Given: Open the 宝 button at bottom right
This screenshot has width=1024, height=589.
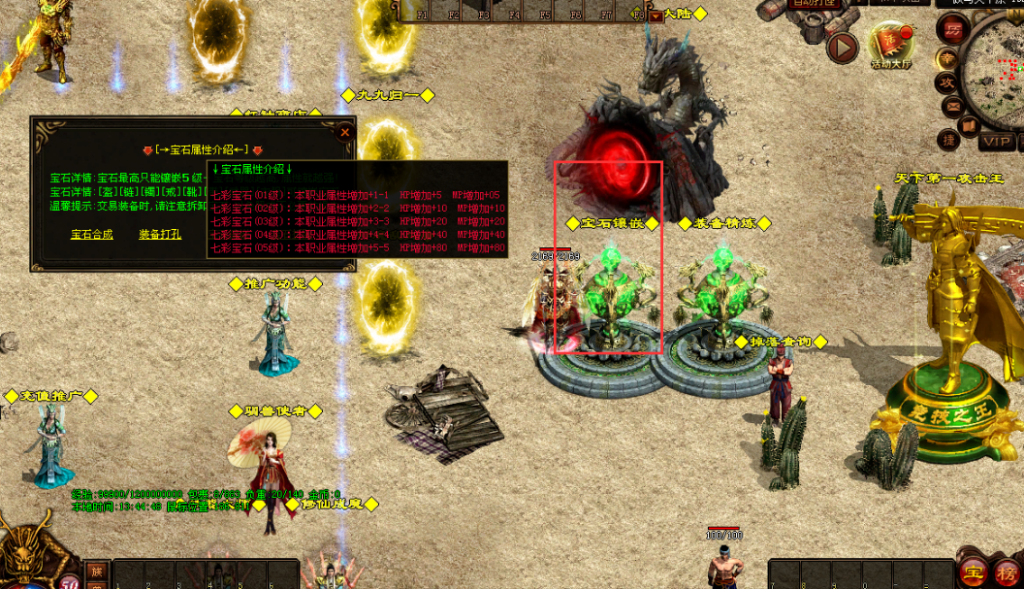Looking at the screenshot, I should click(x=971, y=572).
